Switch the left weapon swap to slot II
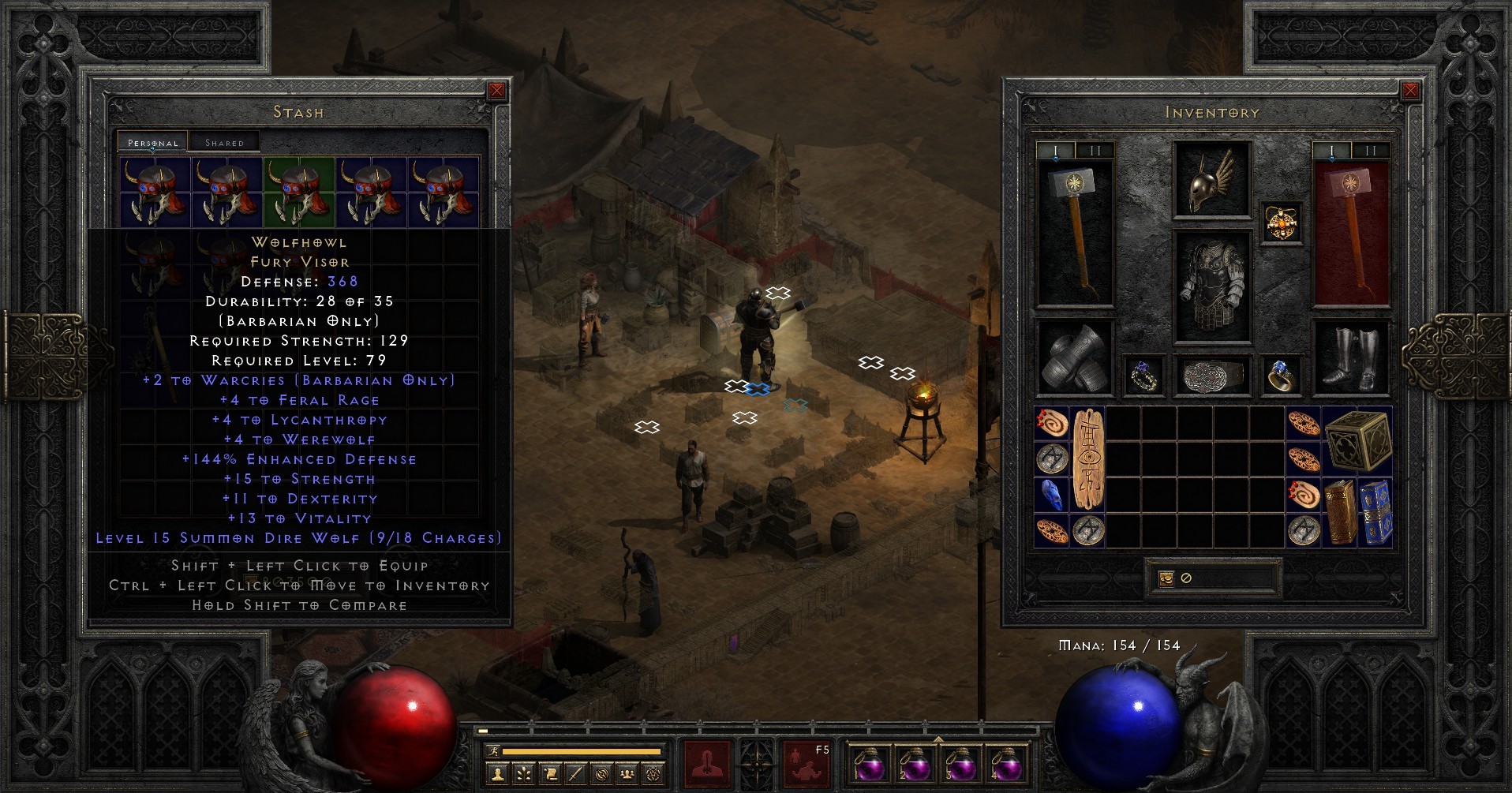 [1095, 148]
